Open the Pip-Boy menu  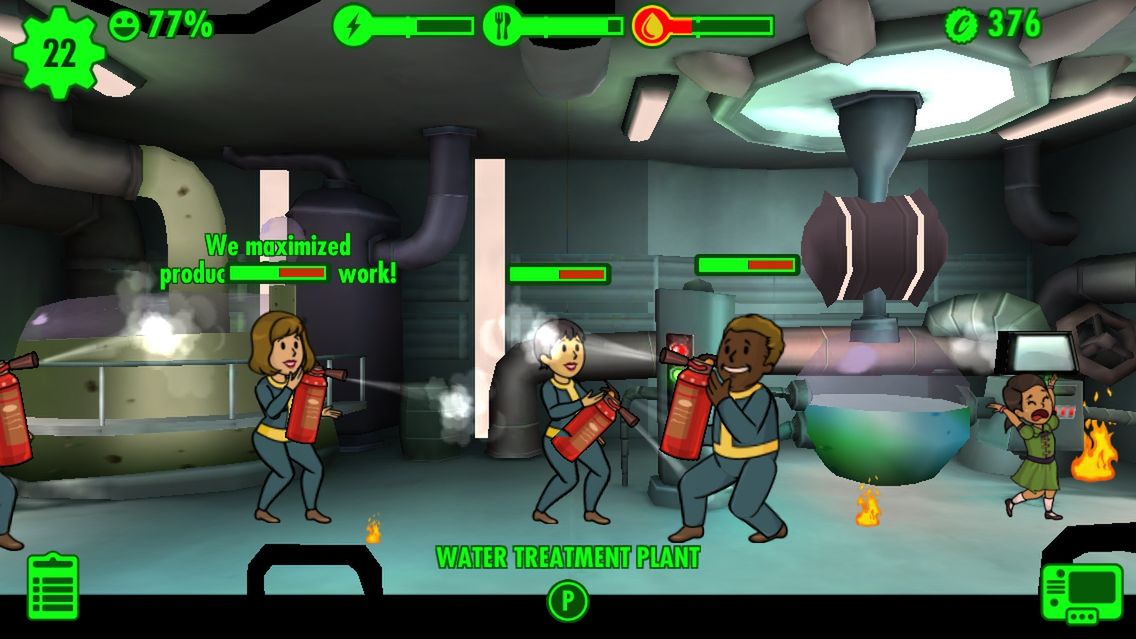click(1081, 592)
